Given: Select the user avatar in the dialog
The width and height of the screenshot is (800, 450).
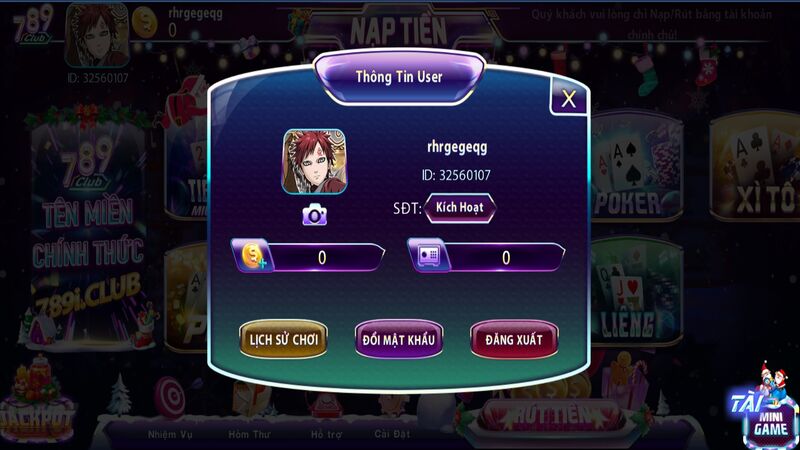Looking at the screenshot, I should [x=313, y=162].
